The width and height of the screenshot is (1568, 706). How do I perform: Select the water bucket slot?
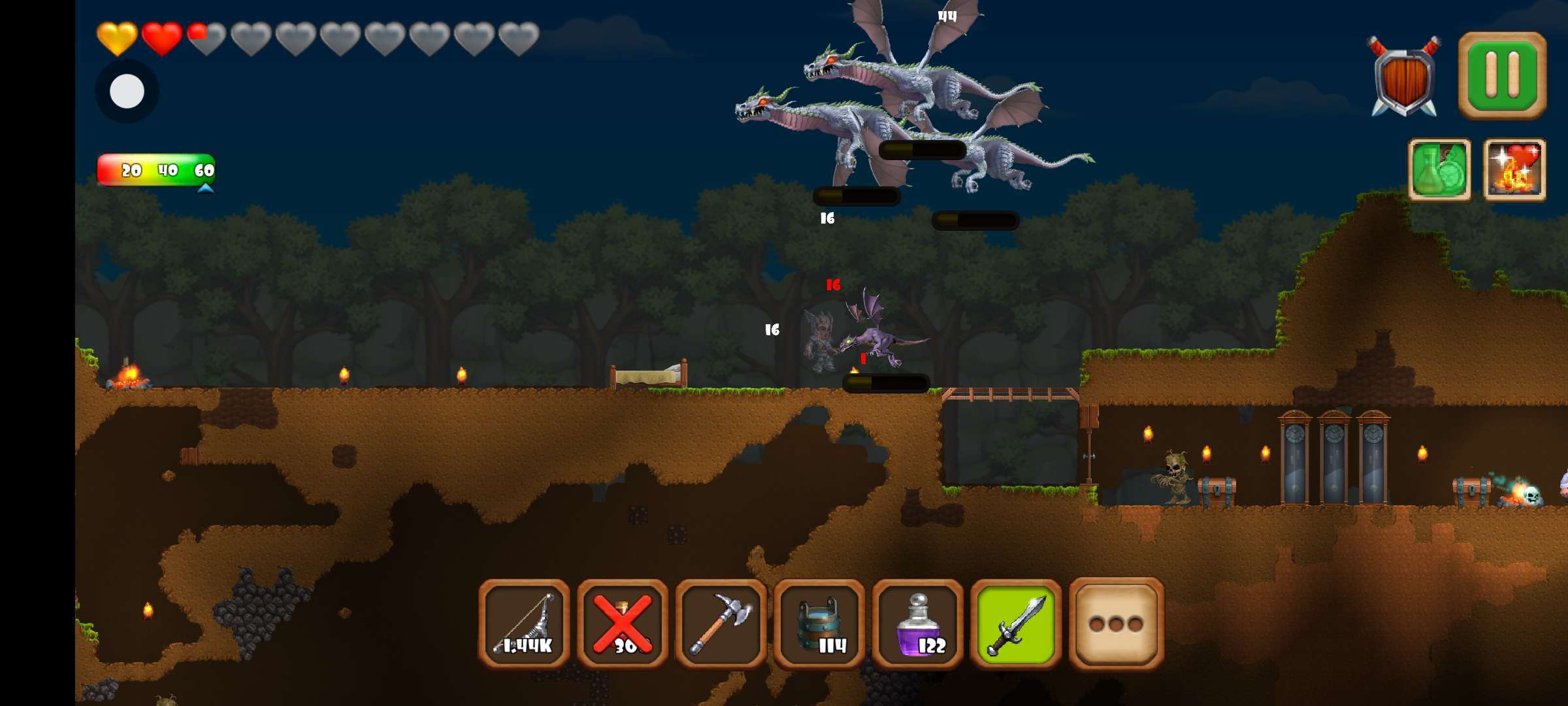[819, 624]
